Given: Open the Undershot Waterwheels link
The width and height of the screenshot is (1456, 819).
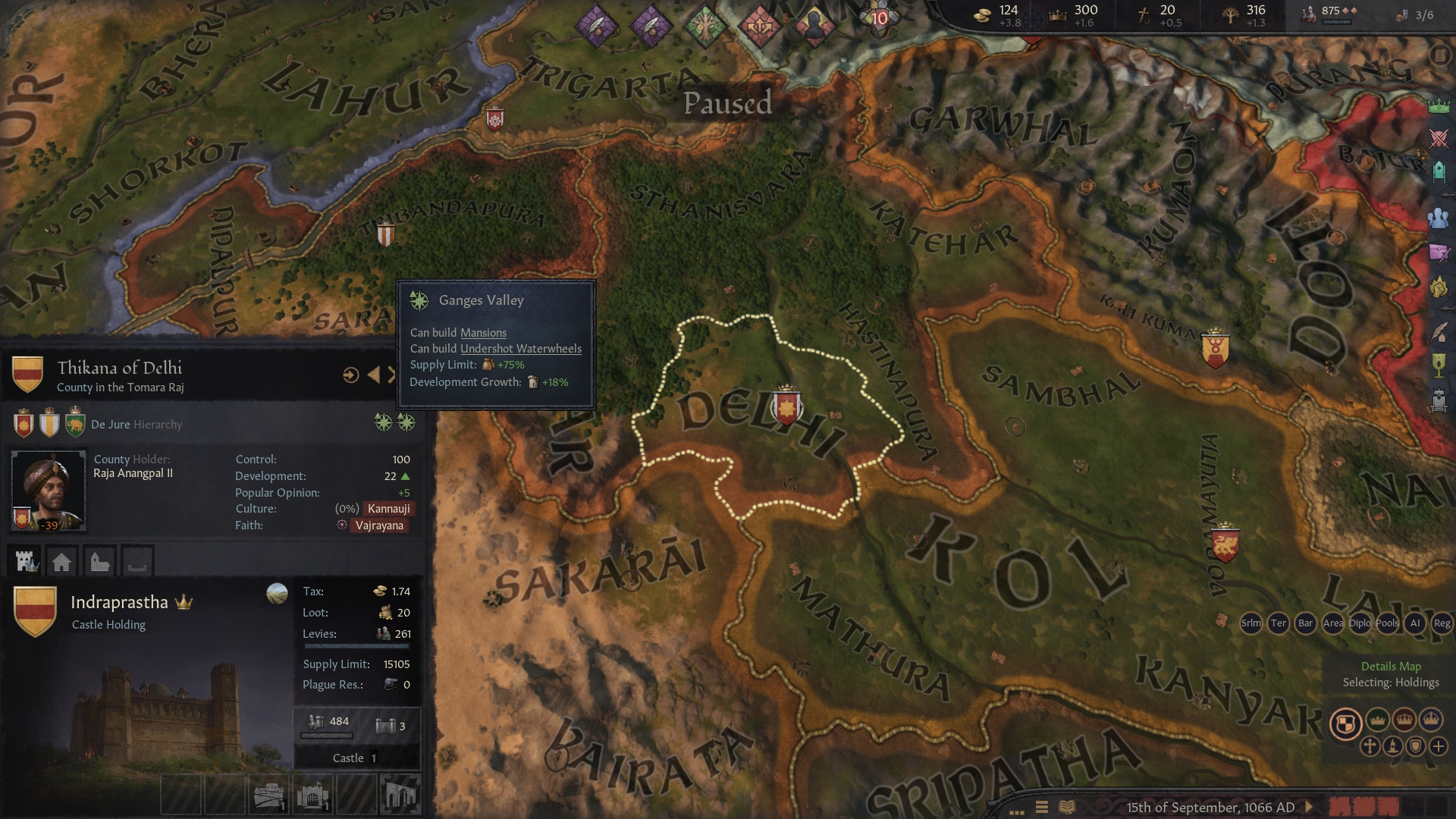Looking at the screenshot, I should coord(521,349).
